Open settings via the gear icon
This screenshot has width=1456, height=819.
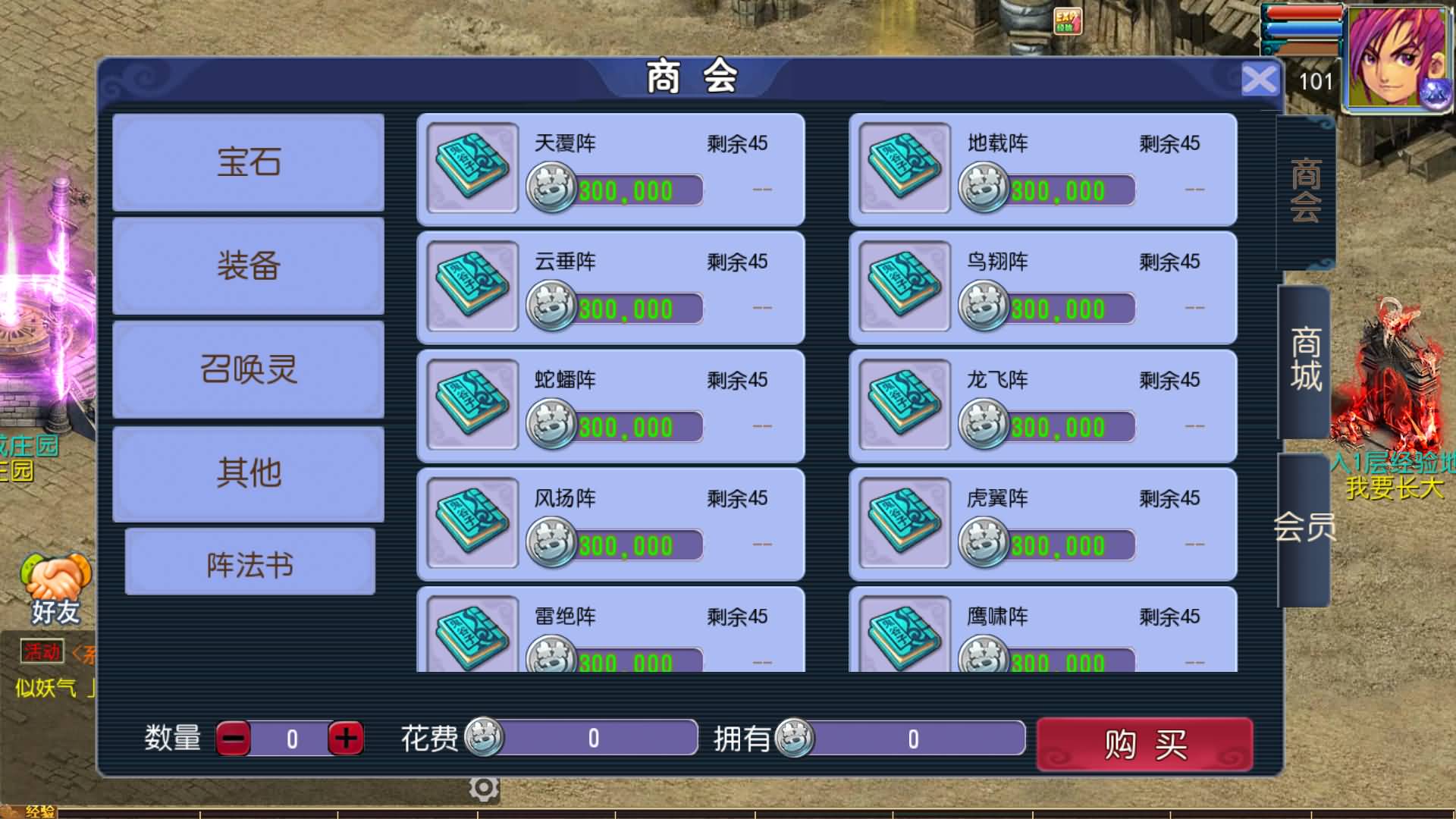click(x=485, y=787)
